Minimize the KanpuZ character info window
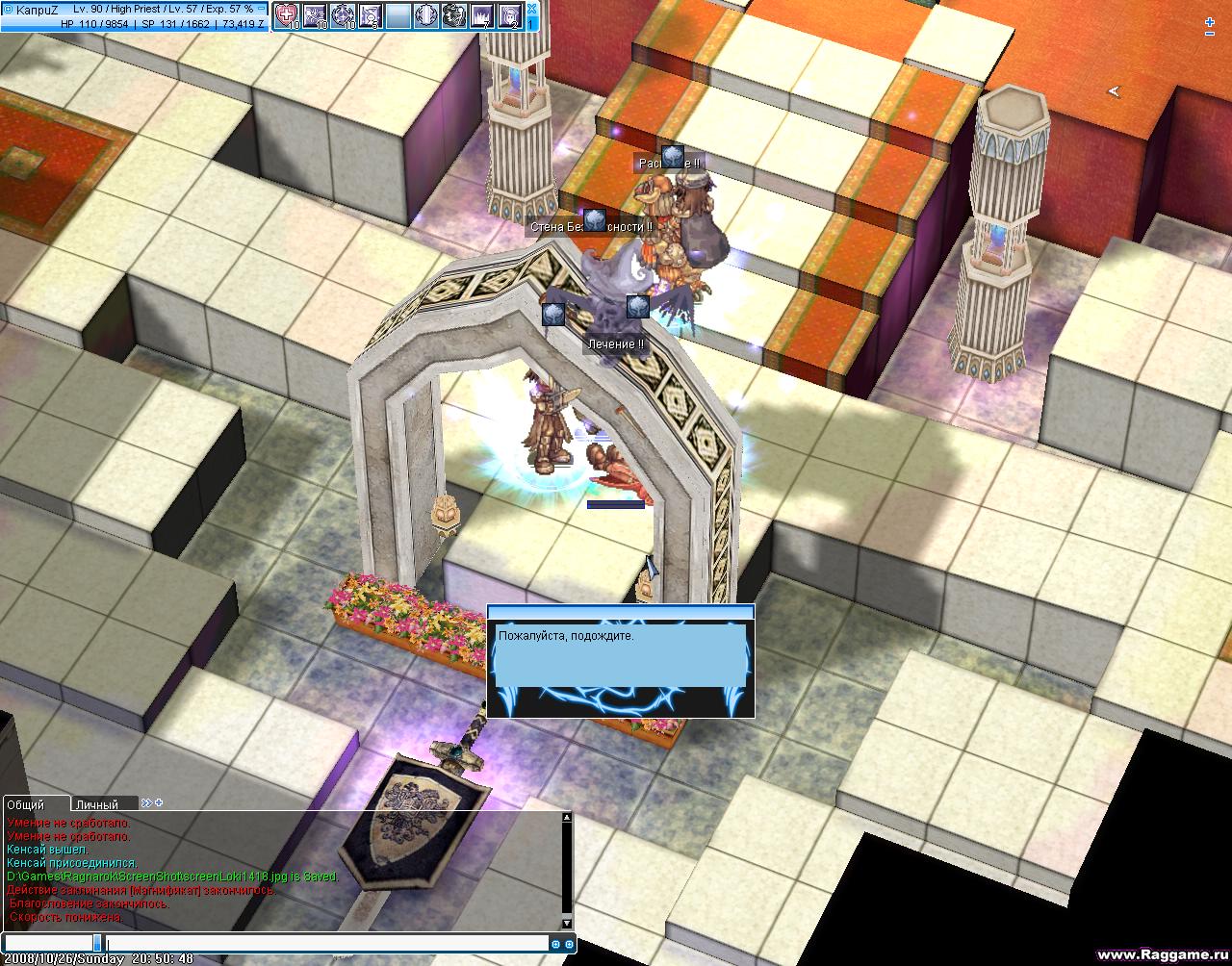Image resolution: width=1232 pixels, height=966 pixels. tap(262, 9)
